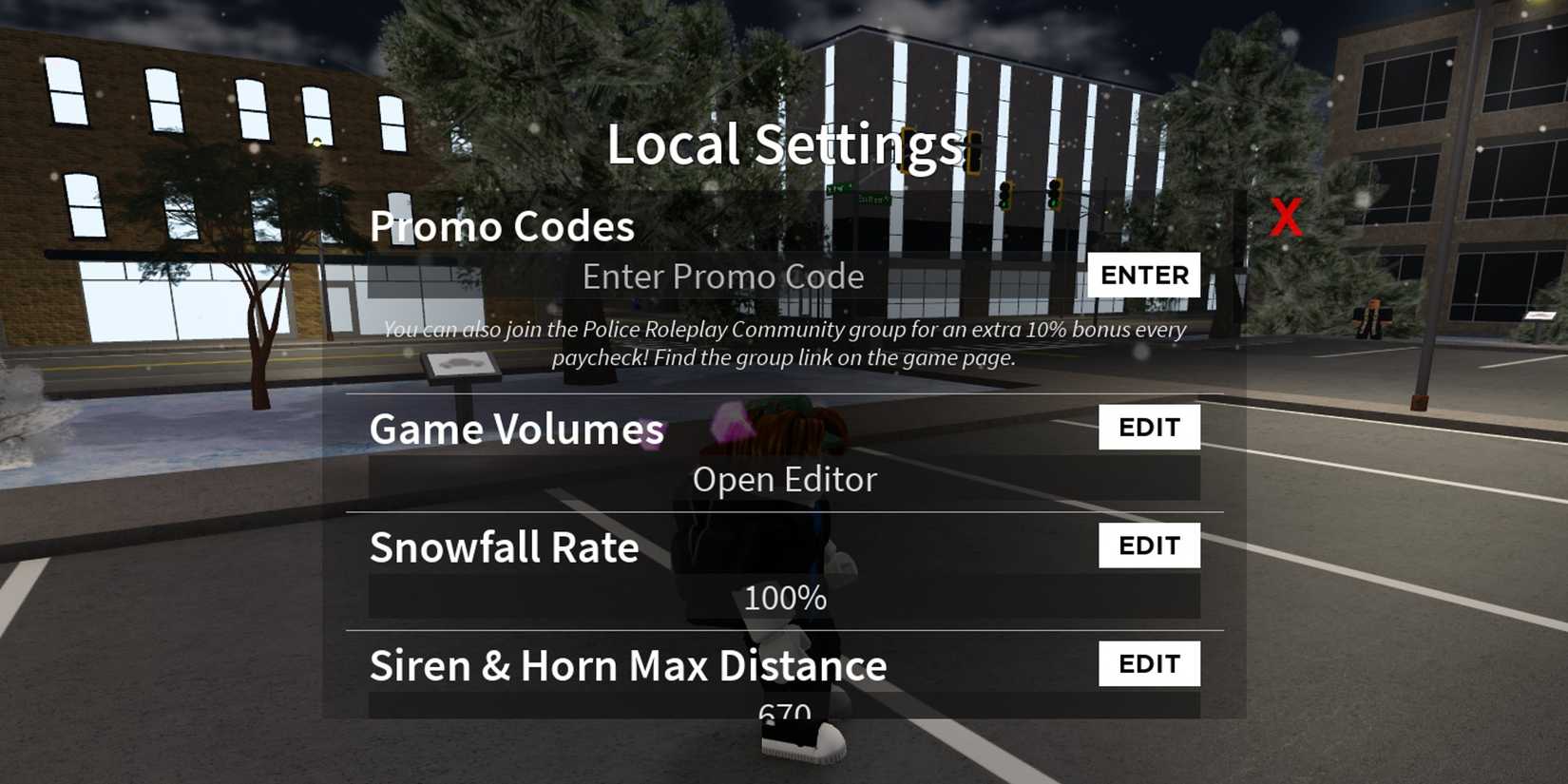Click the separator row below Promo Codes

(785, 393)
